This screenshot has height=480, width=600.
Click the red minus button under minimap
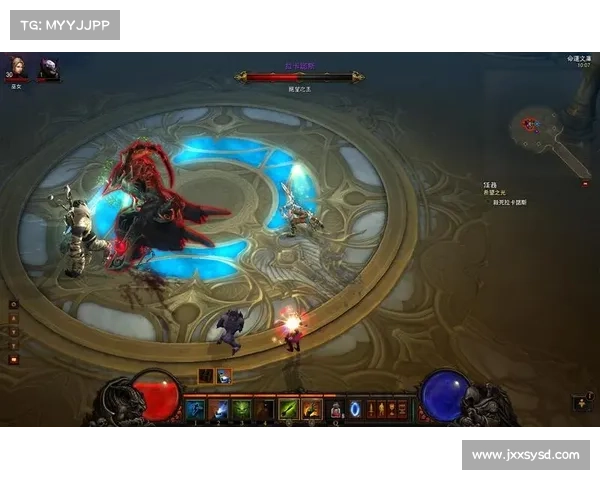point(585,183)
